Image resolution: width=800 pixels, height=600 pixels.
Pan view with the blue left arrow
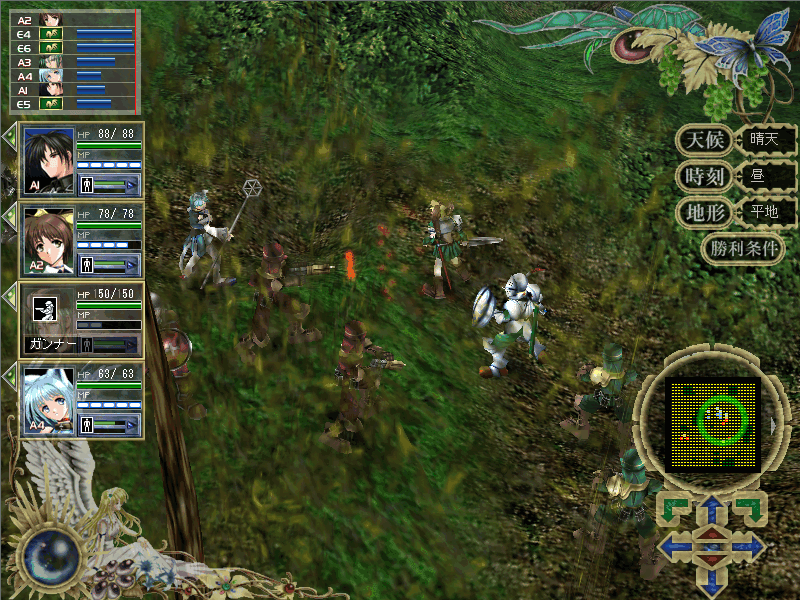[x=677, y=547]
